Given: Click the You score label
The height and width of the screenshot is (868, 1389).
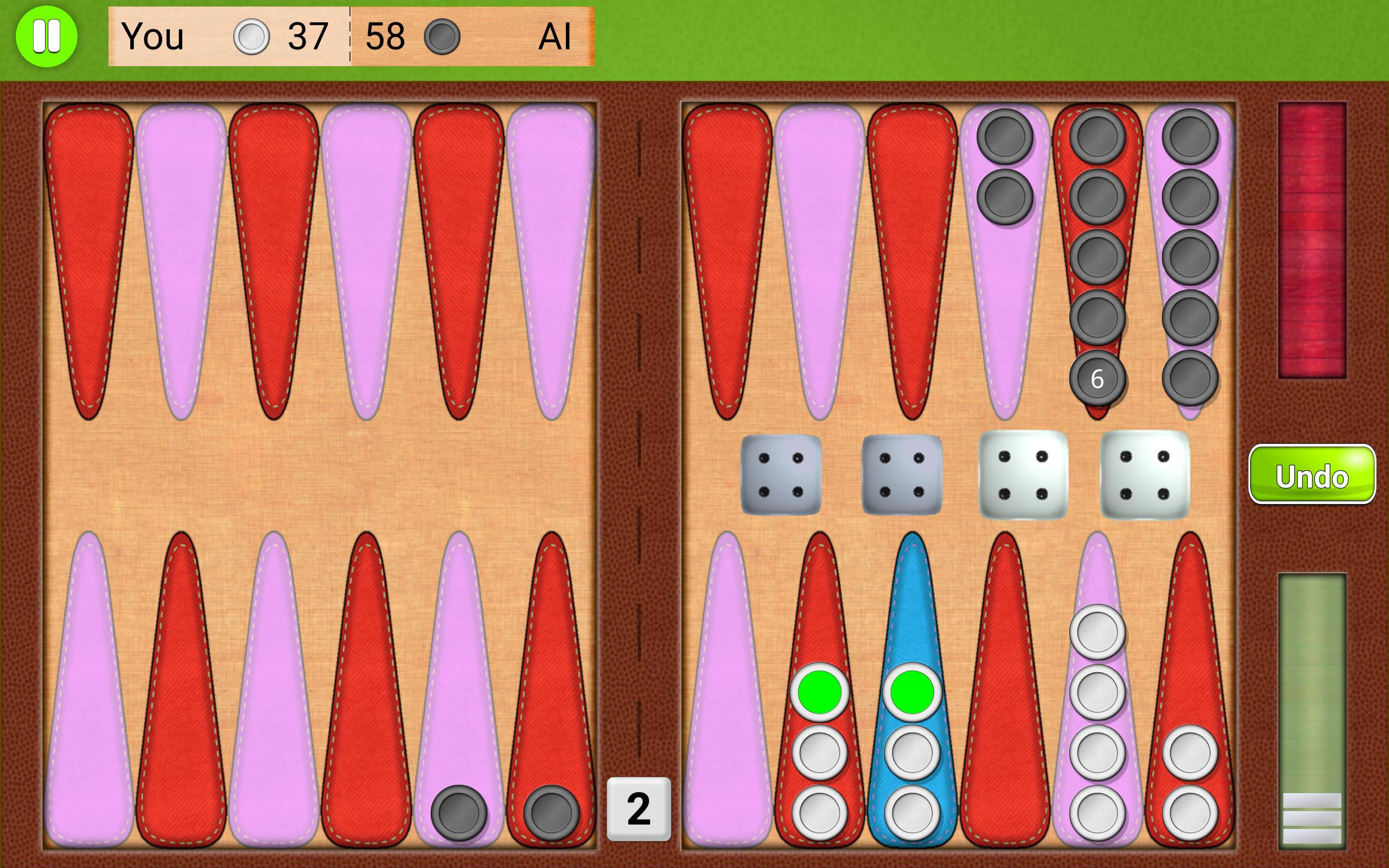Looking at the screenshot, I should (x=153, y=37).
